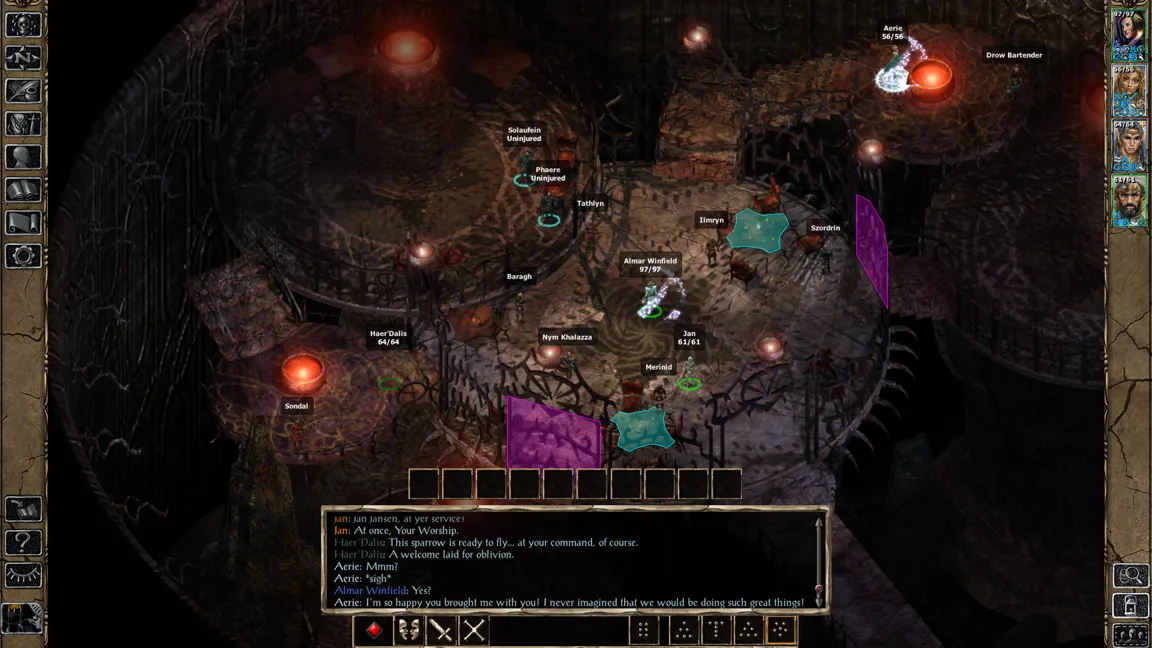Click the crossed swords action button
Viewport: 1152px width, 648px height.
point(474,630)
